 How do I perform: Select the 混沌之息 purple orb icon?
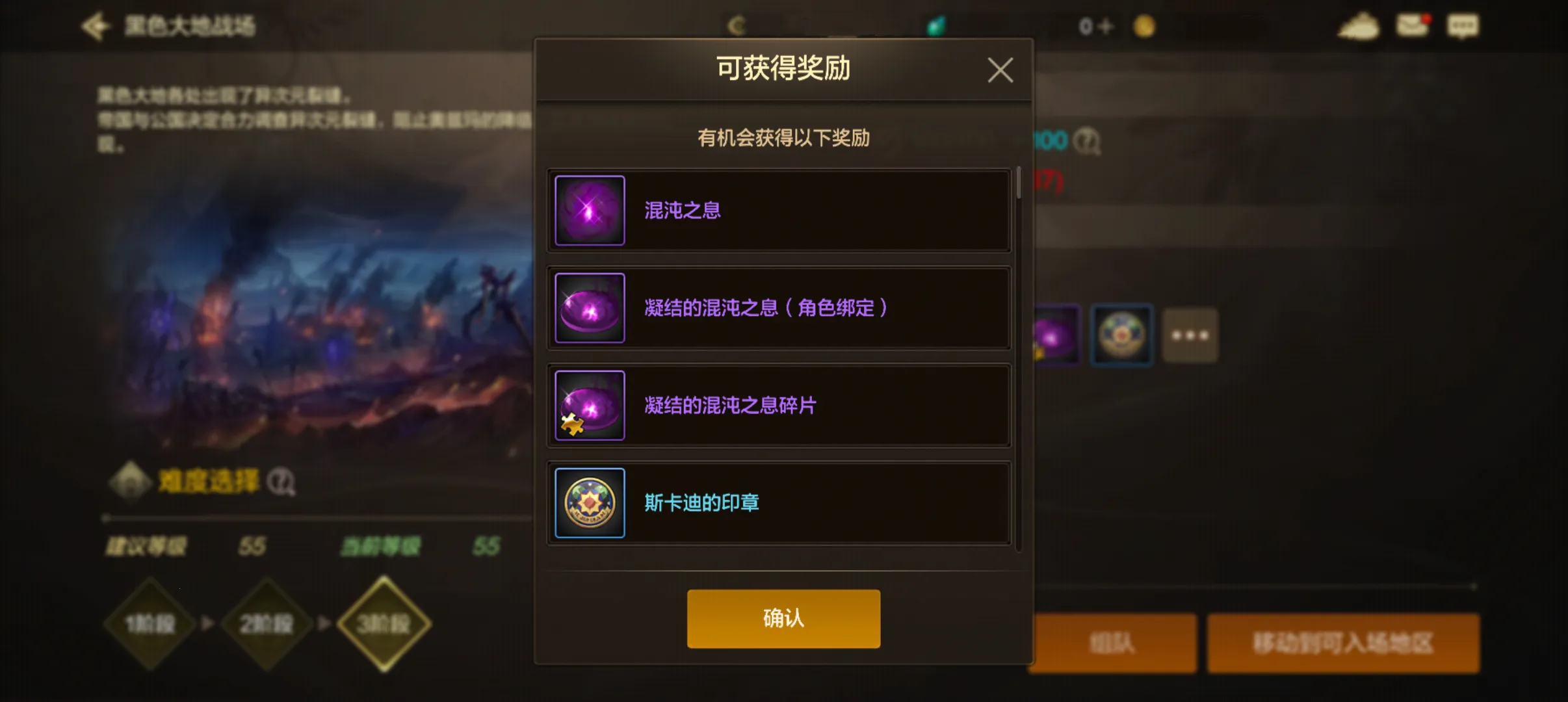(589, 211)
